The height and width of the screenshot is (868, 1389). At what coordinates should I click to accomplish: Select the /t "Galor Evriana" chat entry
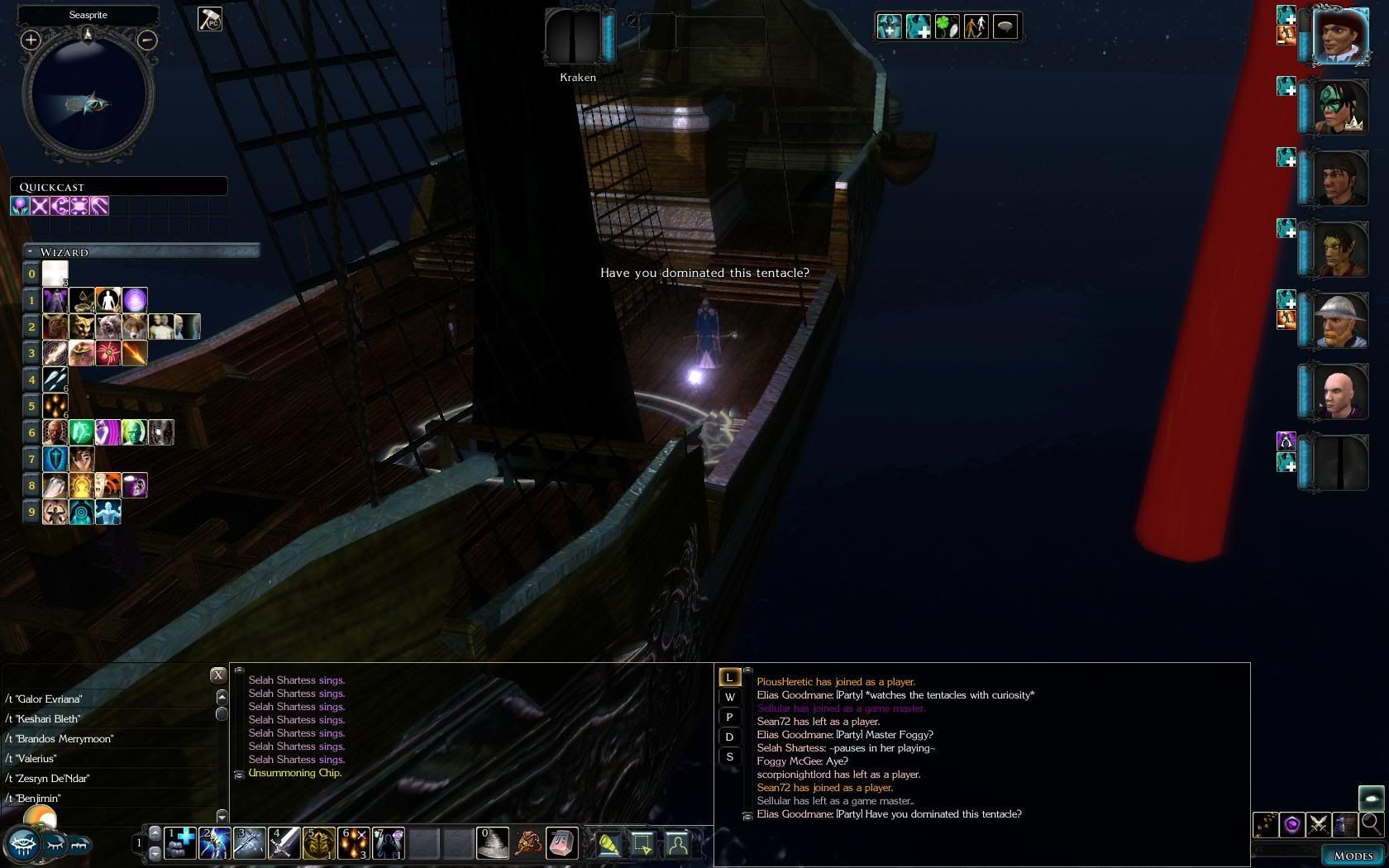click(45, 699)
